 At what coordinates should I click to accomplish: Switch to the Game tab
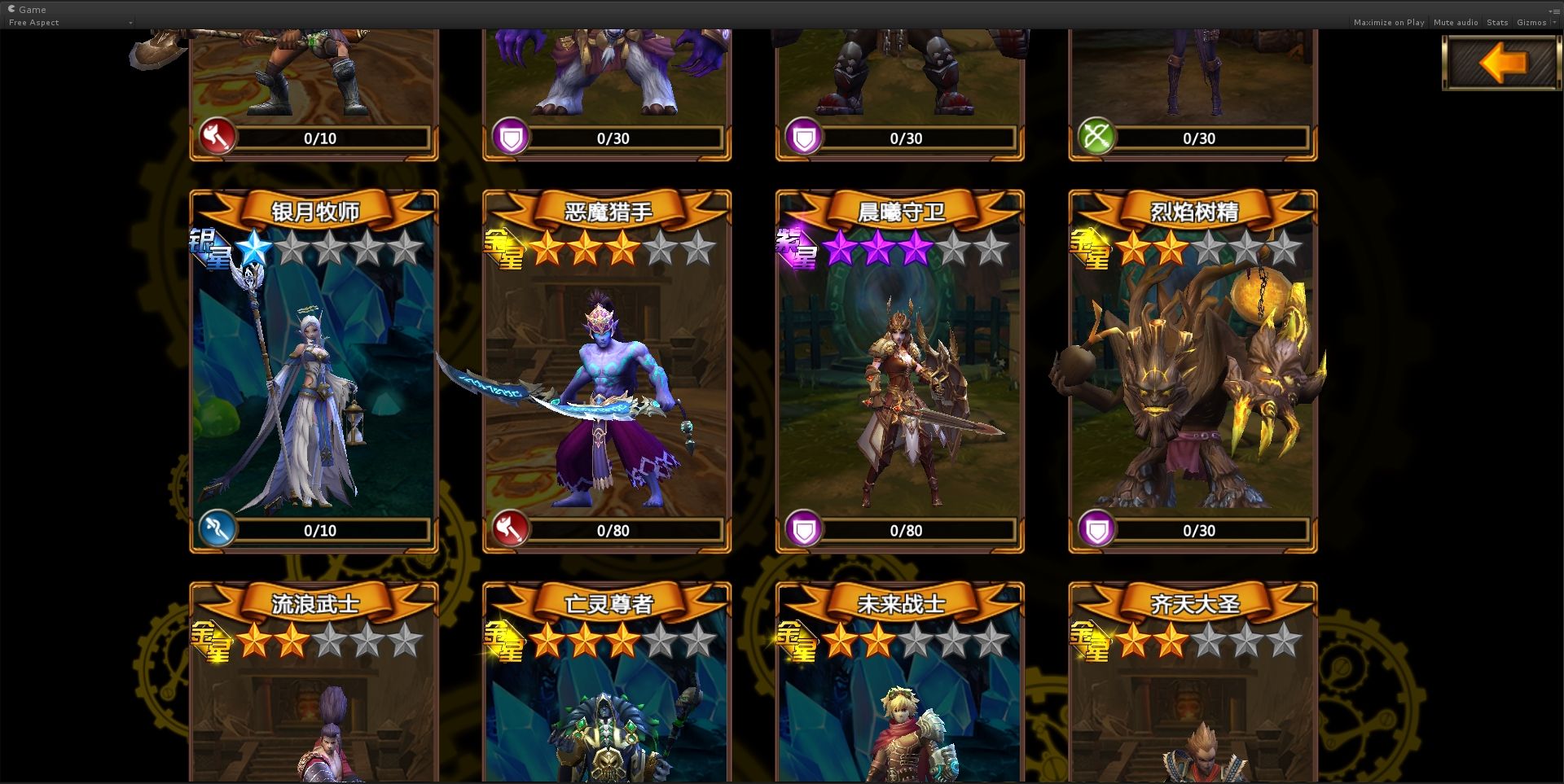coord(29,9)
